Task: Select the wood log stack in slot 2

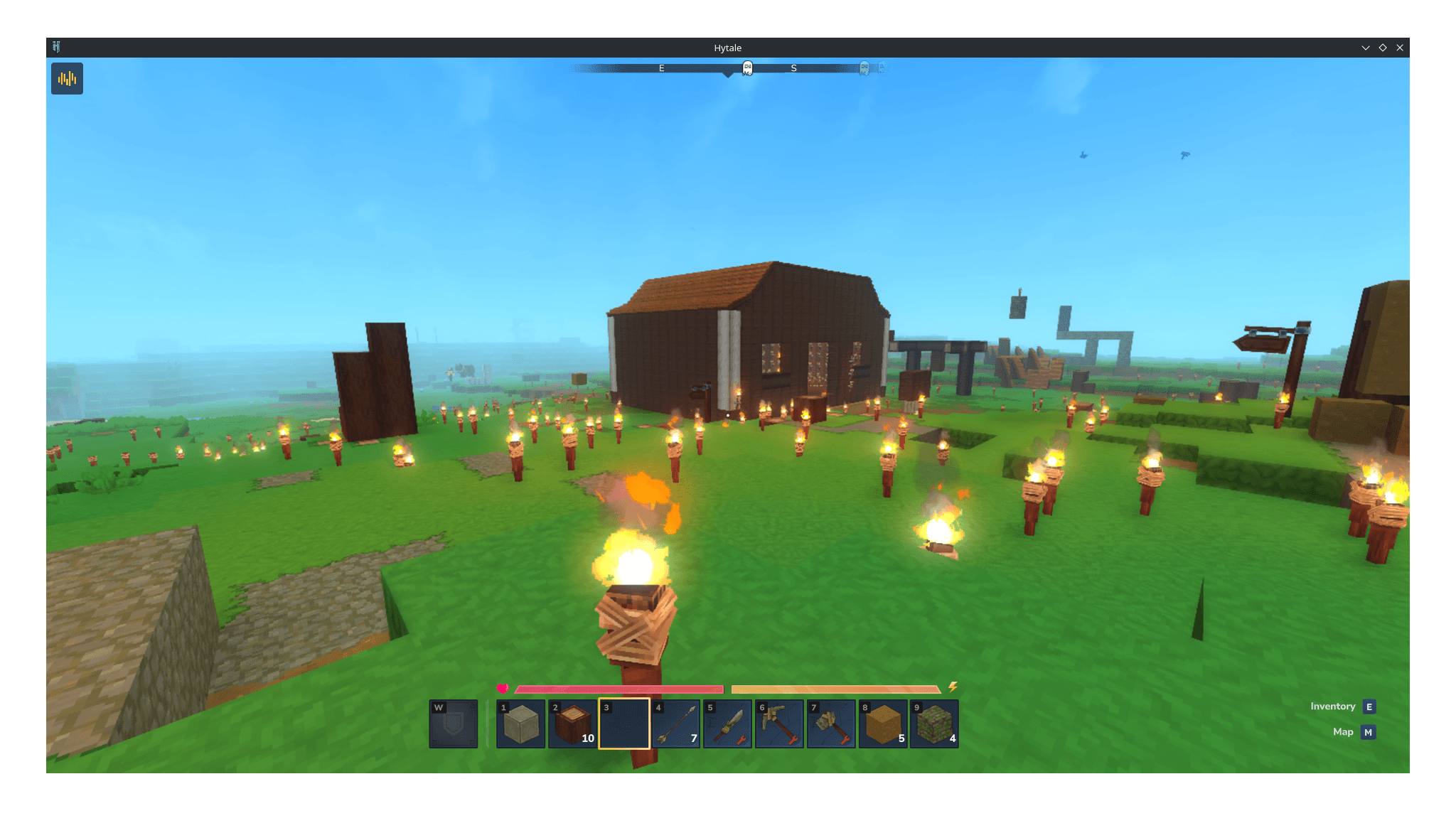Action: [572, 723]
